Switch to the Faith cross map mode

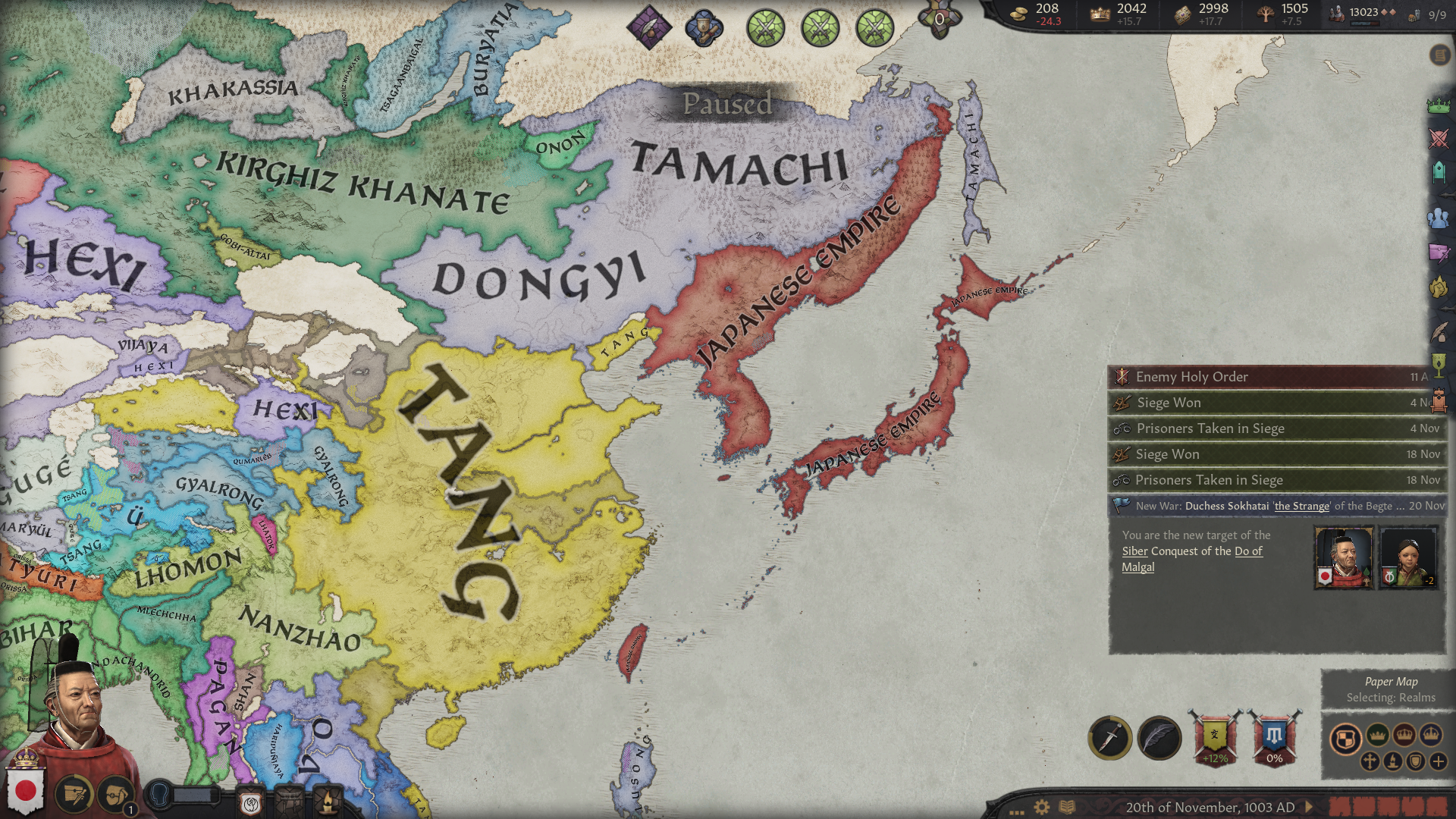point(1370,761)
